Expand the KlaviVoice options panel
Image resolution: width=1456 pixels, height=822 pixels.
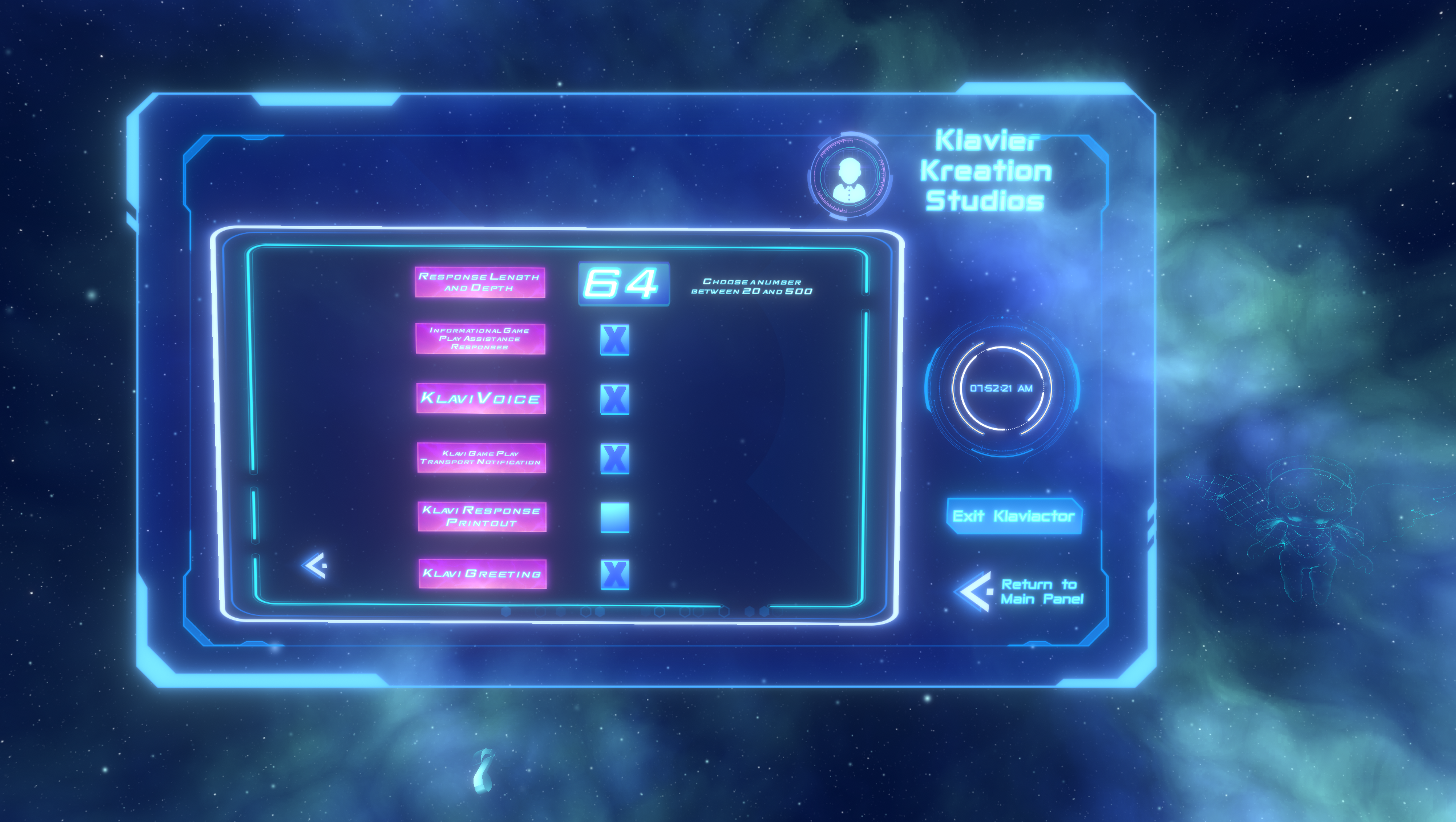pyautogui.click(x=481, y=399)
